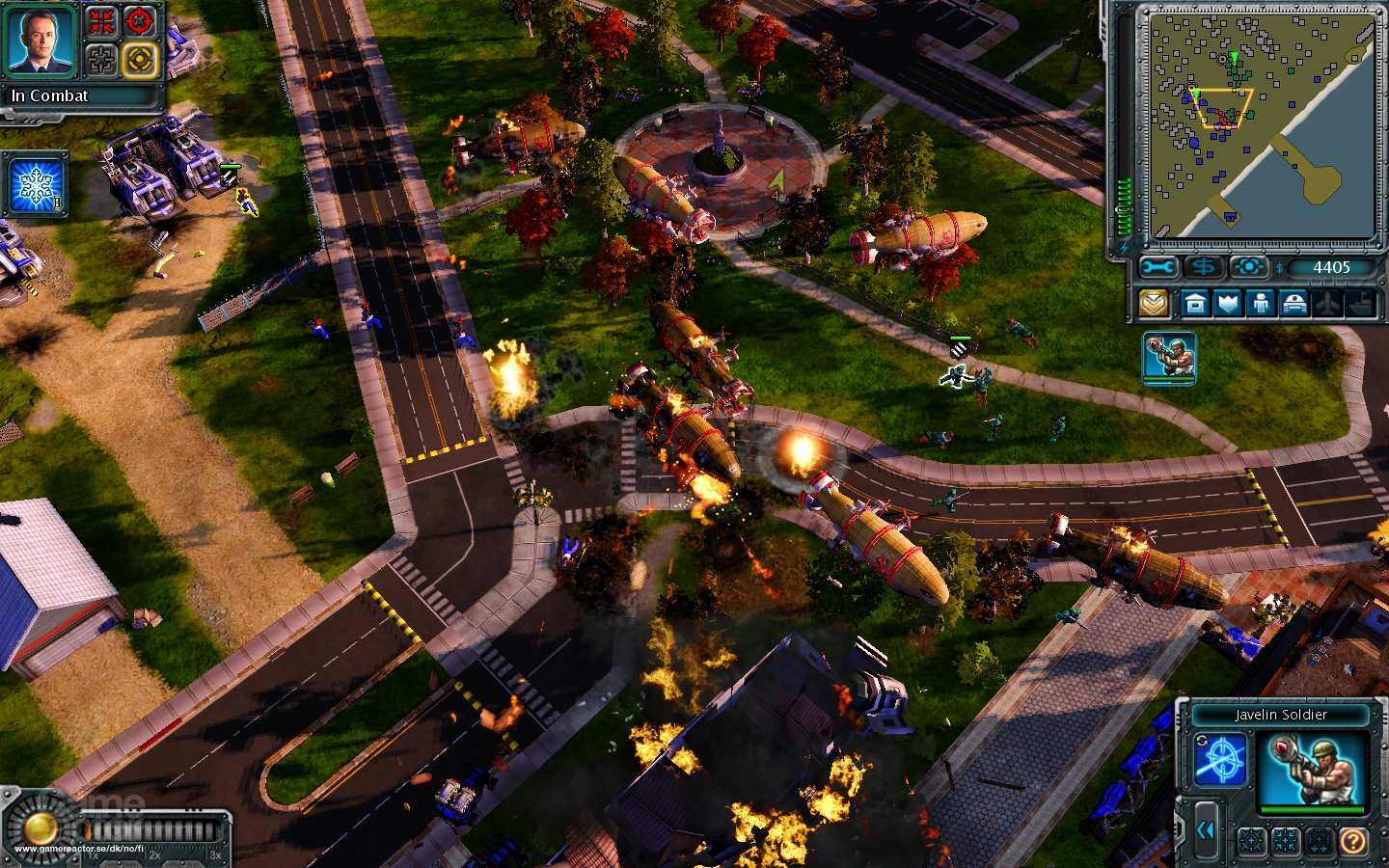
Task: Select the defenses shield tab icon
Action: click(1230, 303)
